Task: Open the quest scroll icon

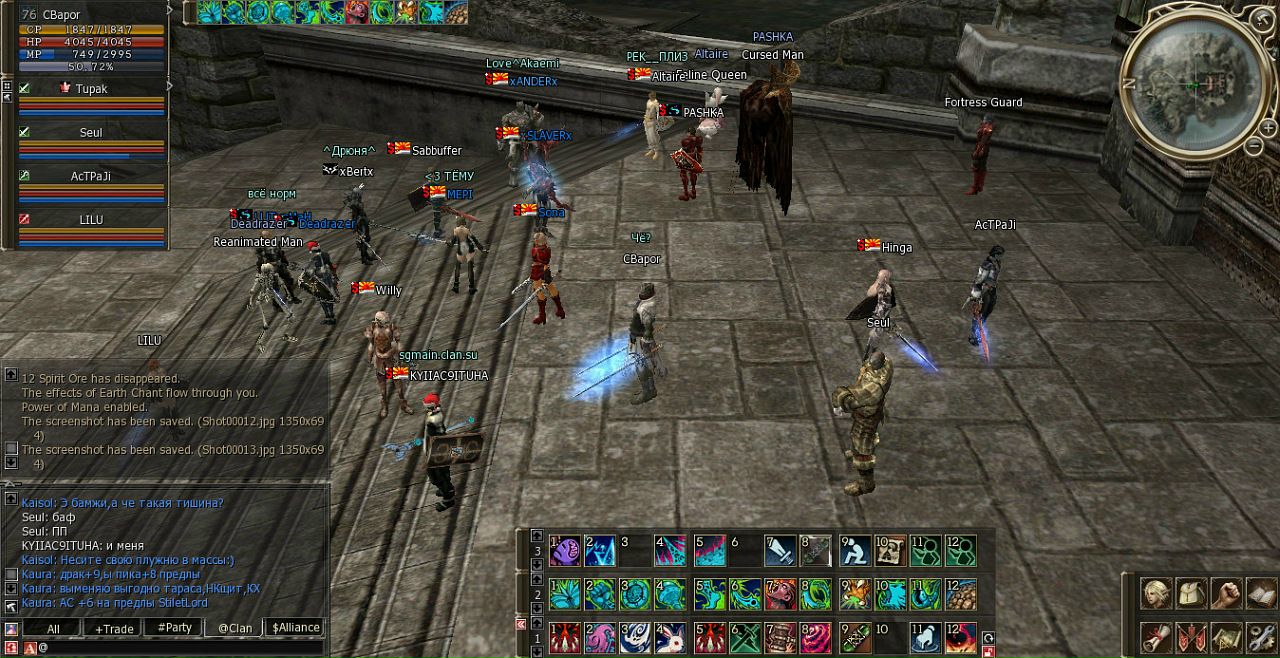Action: 1158,637
